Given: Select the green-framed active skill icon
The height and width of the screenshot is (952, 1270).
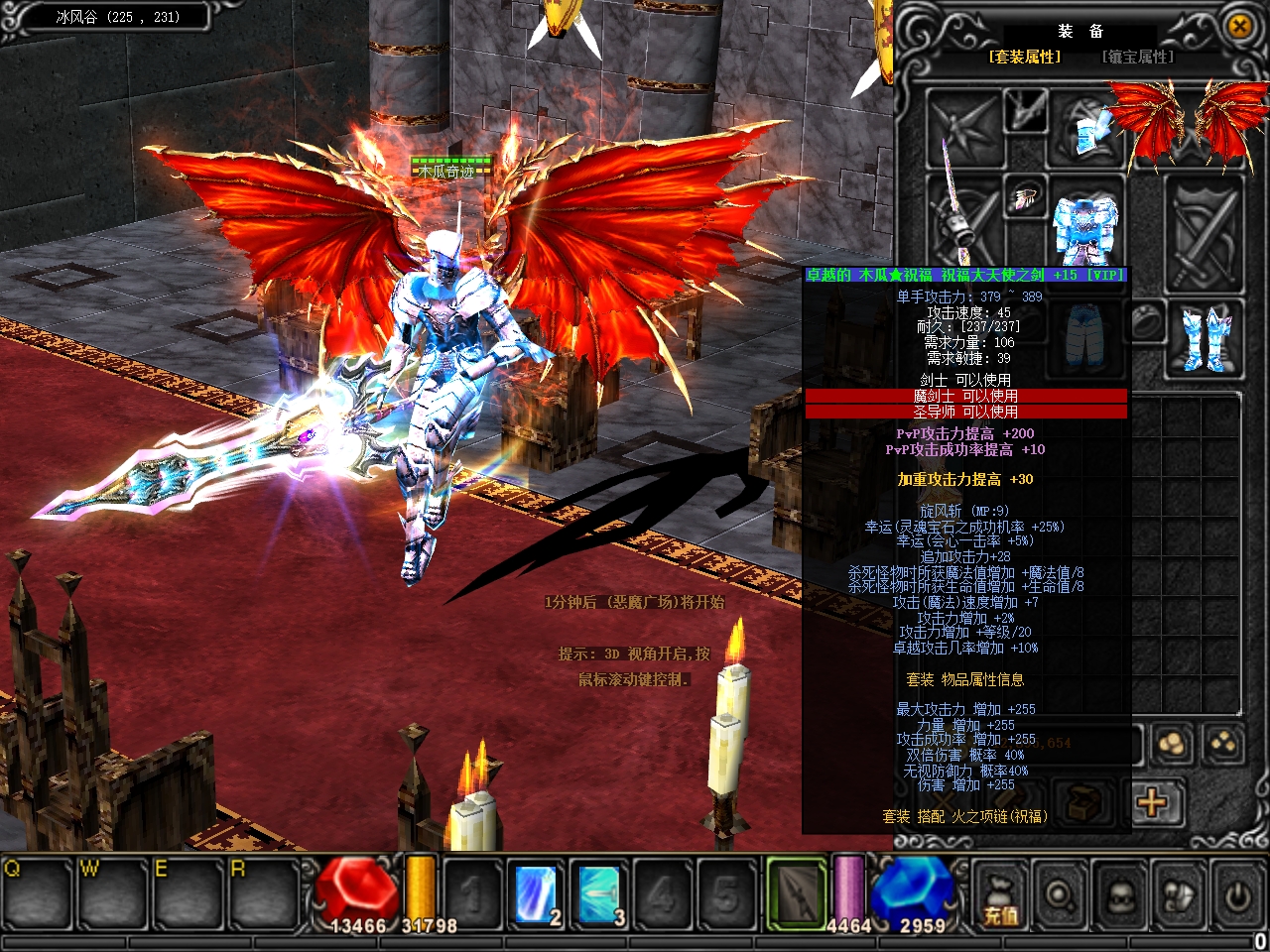Looking at the screenshot, I should (796, 892).
